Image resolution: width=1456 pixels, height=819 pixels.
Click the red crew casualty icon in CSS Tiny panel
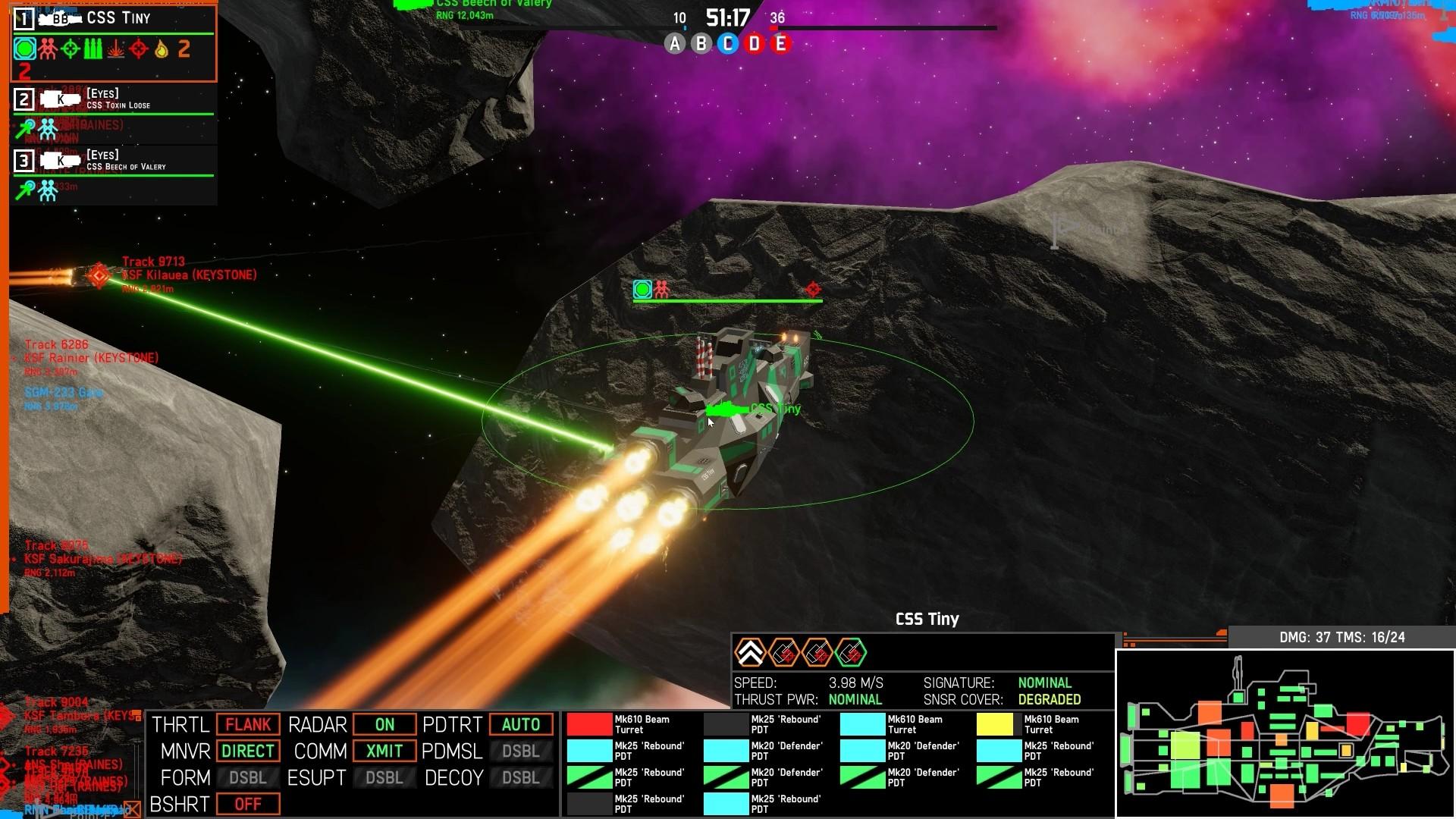46,49
